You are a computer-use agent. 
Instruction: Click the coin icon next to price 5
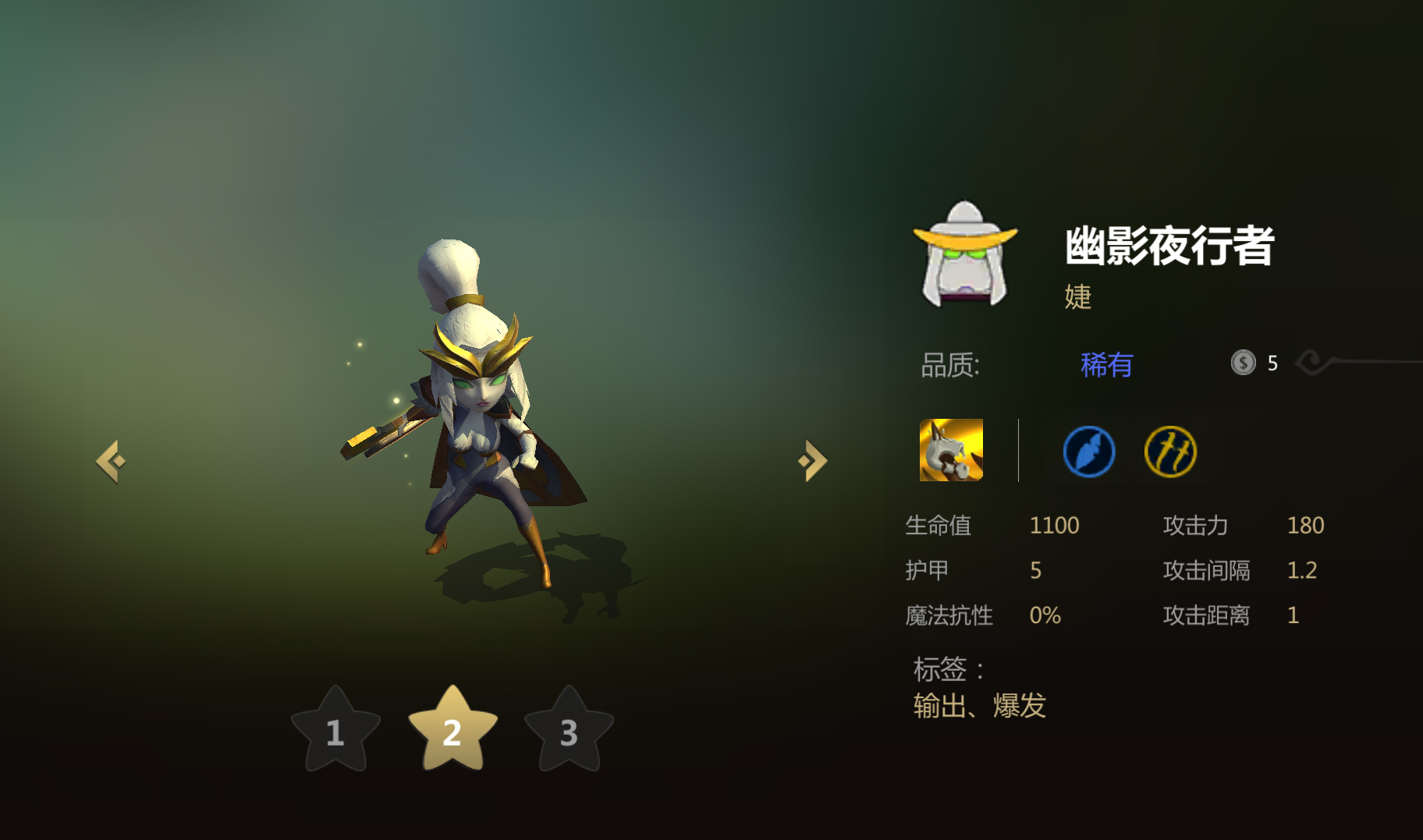(1244, 362)
